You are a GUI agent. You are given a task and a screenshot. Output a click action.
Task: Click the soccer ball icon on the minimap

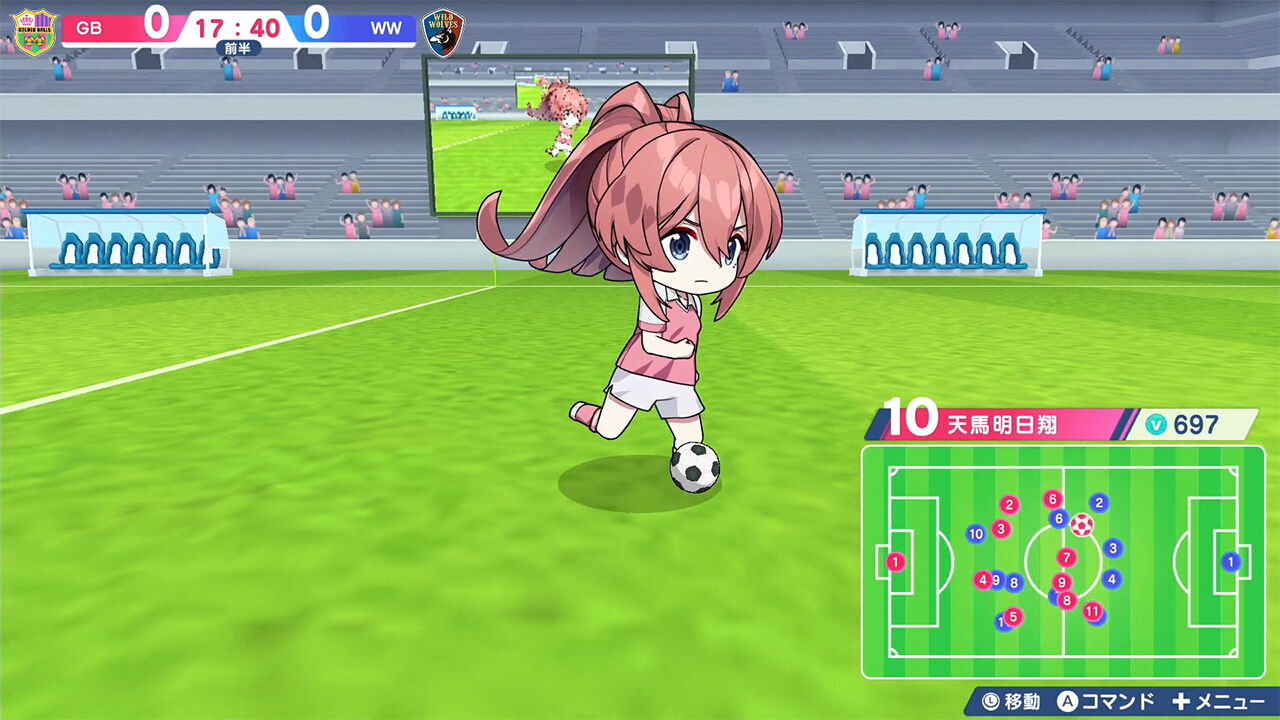point(1082,526)
